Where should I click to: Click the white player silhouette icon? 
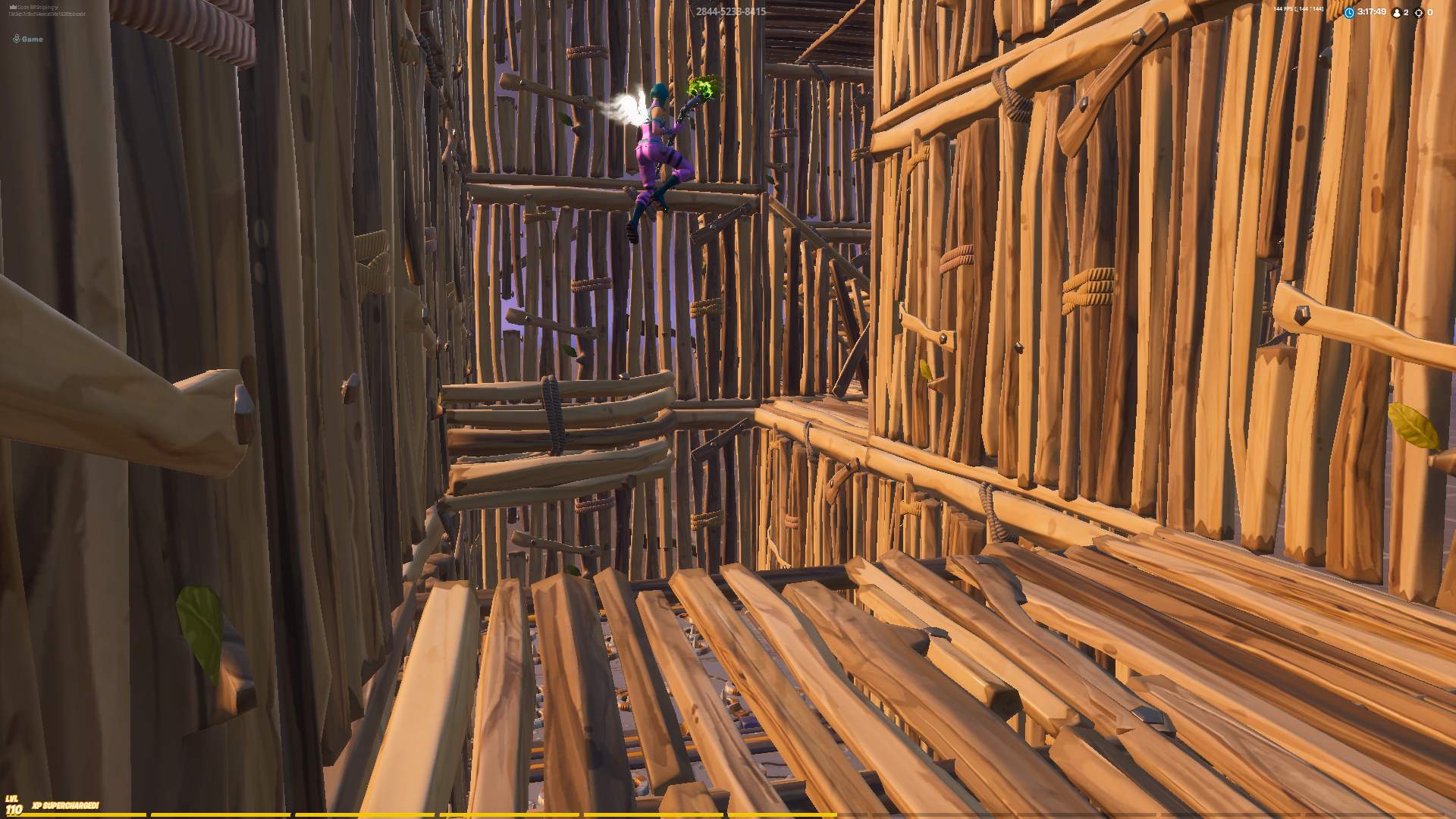point(1397,13)
